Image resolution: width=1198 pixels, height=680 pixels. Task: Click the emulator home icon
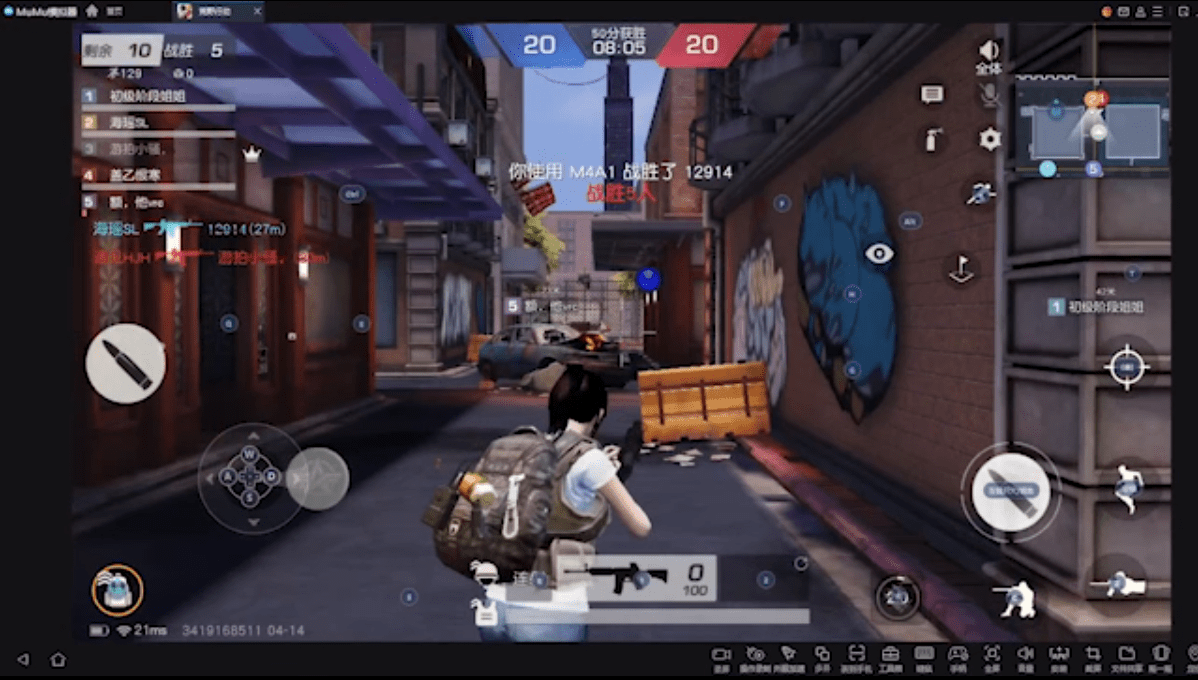click(x=92, y=11)
